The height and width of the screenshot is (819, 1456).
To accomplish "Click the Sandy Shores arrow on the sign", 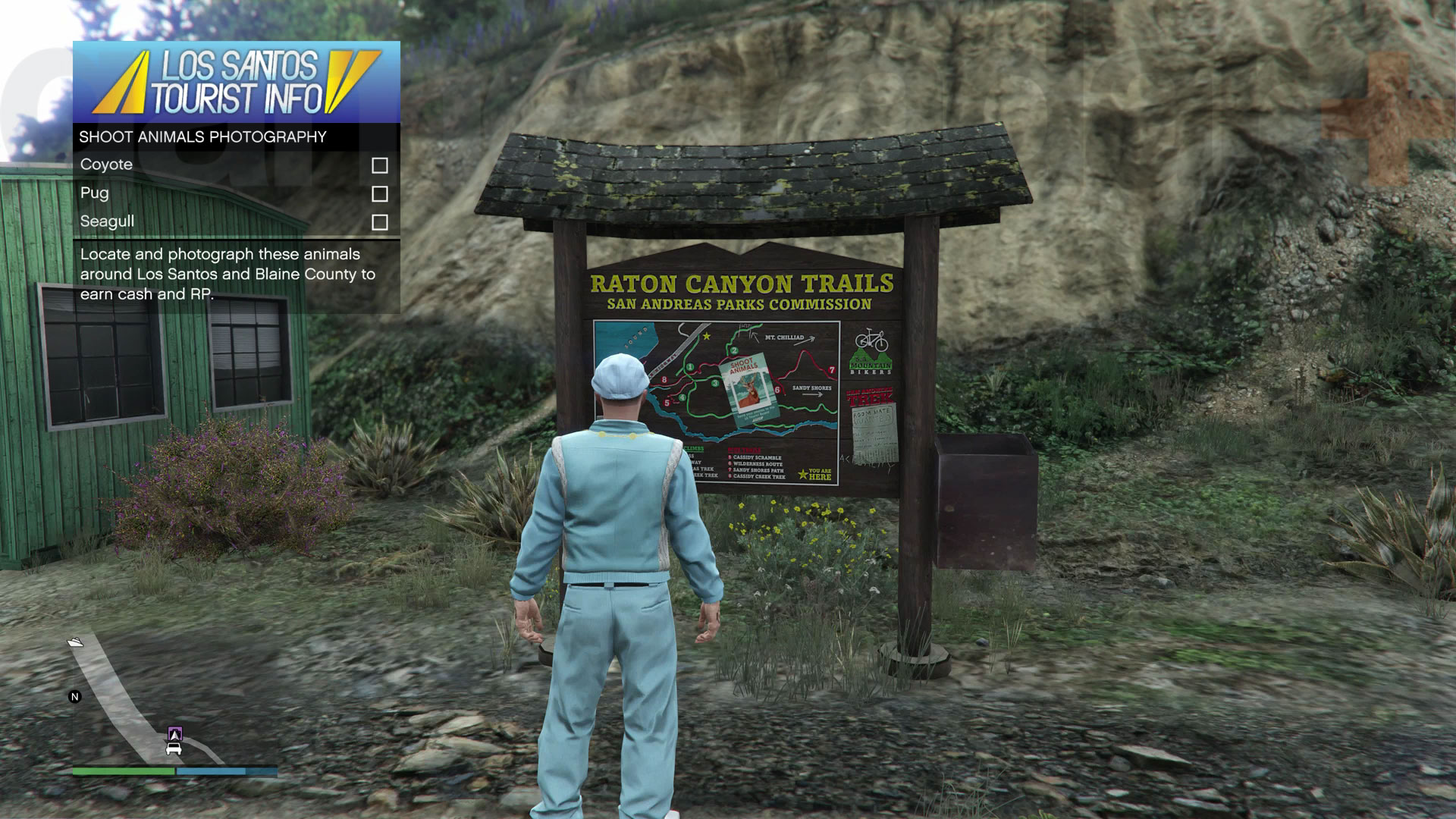I will 812,394.
